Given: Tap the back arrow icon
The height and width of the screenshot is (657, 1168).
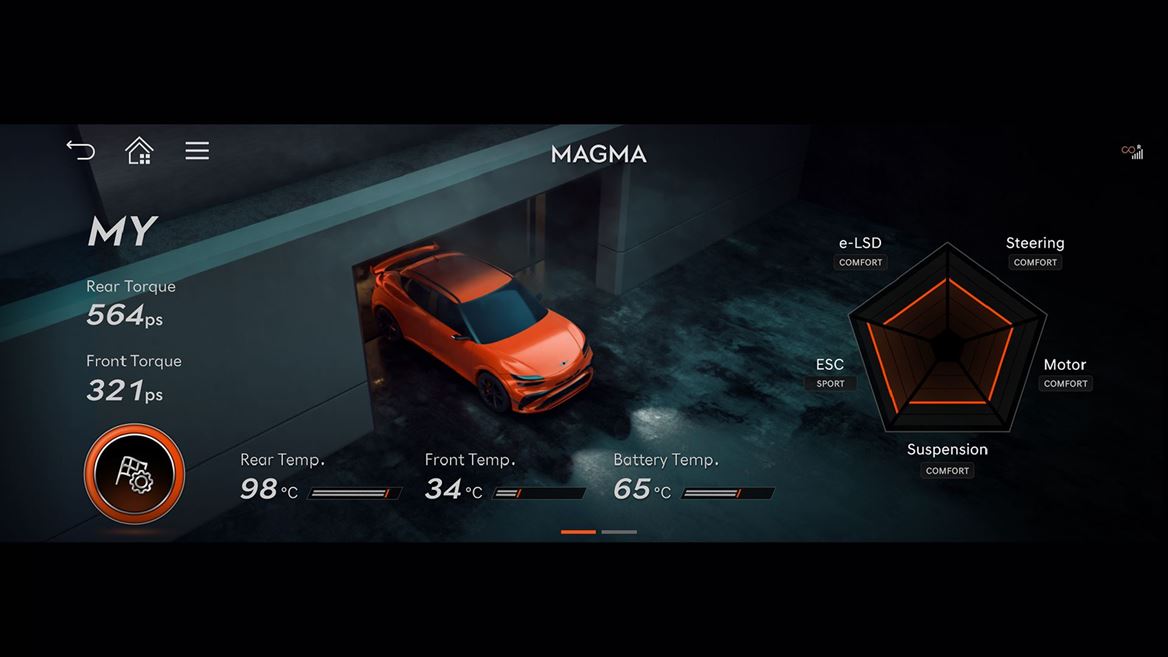Looking at the screenshot, I should click(x=81, y=151).
